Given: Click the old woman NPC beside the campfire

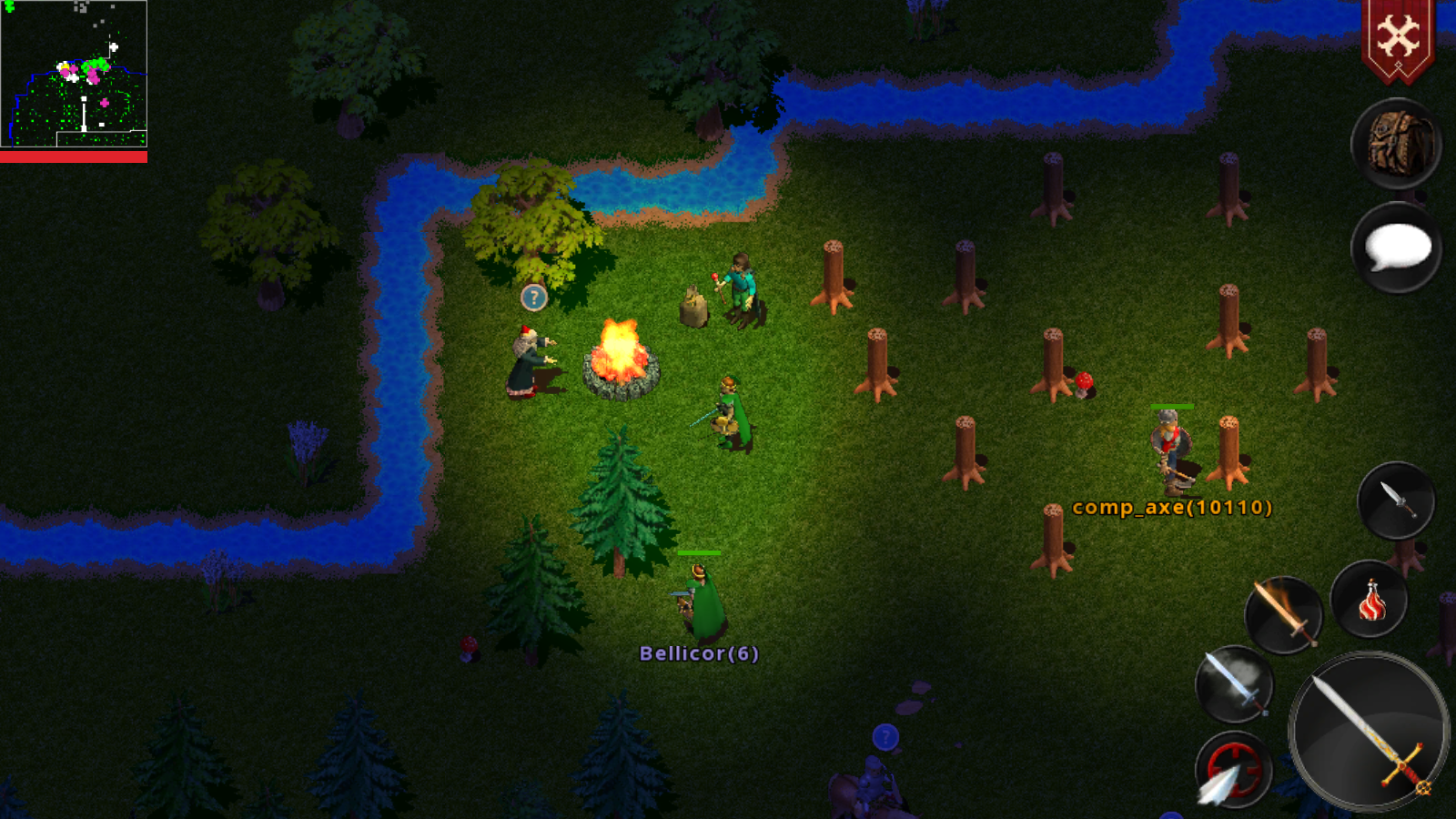Looking at the screenshot, I should pyautogui.click(x=526, y=364).
